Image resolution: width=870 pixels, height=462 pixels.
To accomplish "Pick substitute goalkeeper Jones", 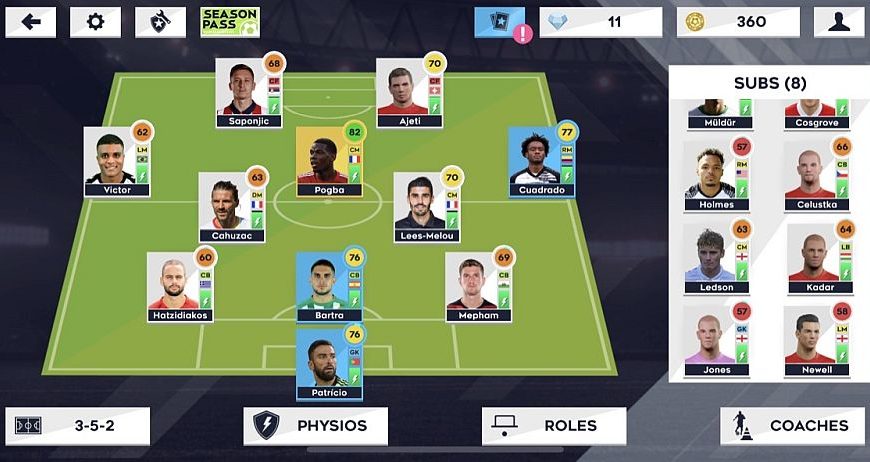I will (x=716, y=341).
